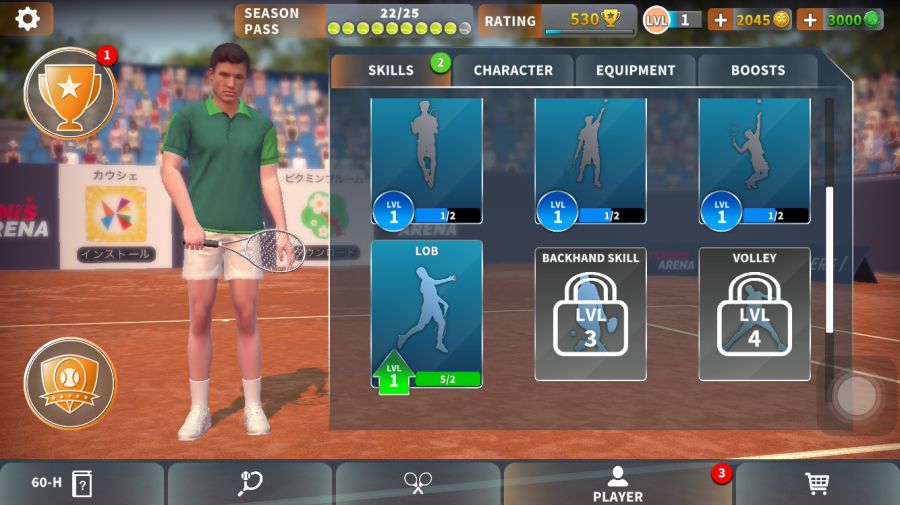The height and width of the screenshot is (505, 900).
Task: Open the settings gear
Action: (x=27, y=18)
